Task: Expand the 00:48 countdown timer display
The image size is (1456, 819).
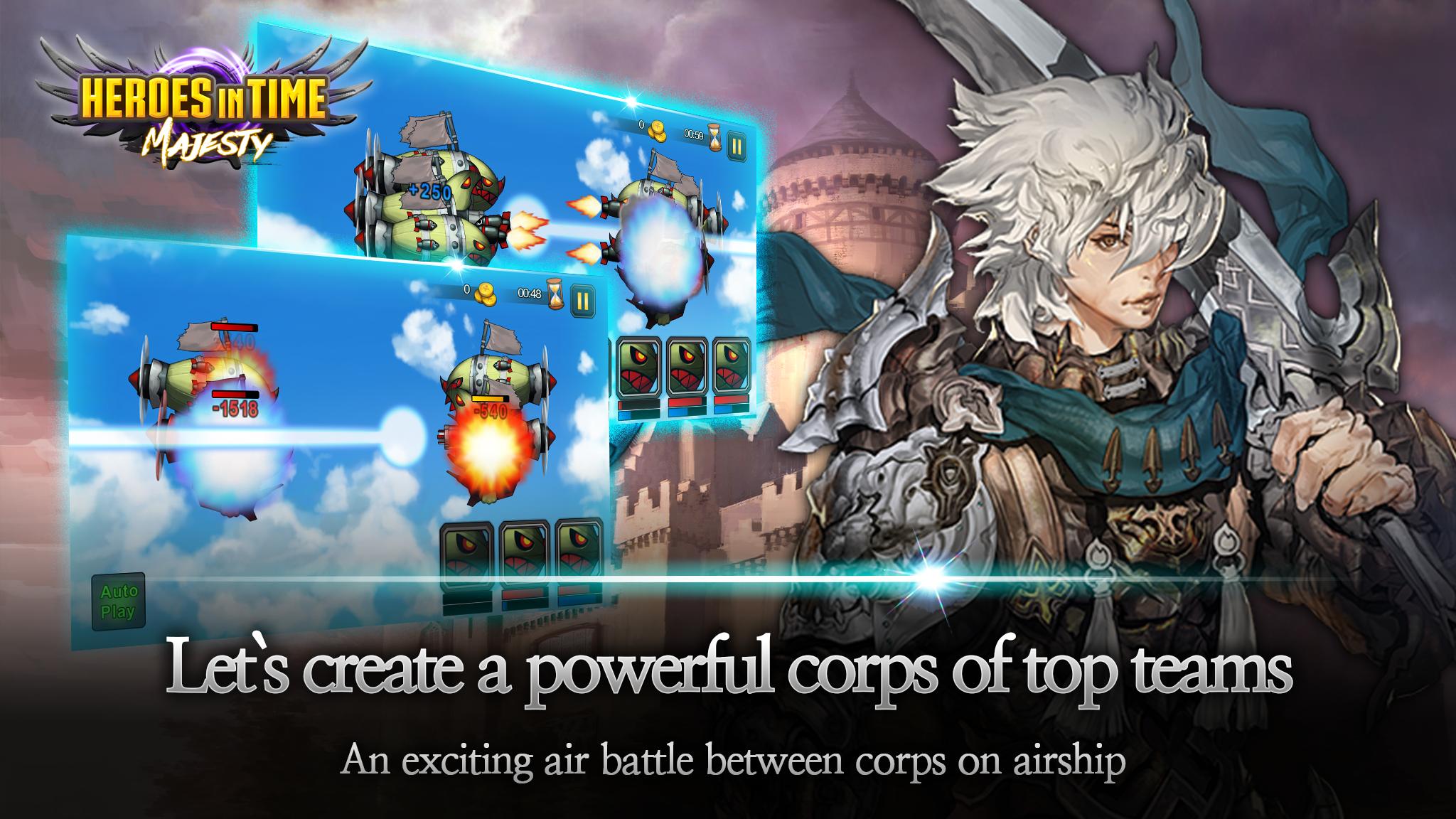Action: tap(528, 293)
